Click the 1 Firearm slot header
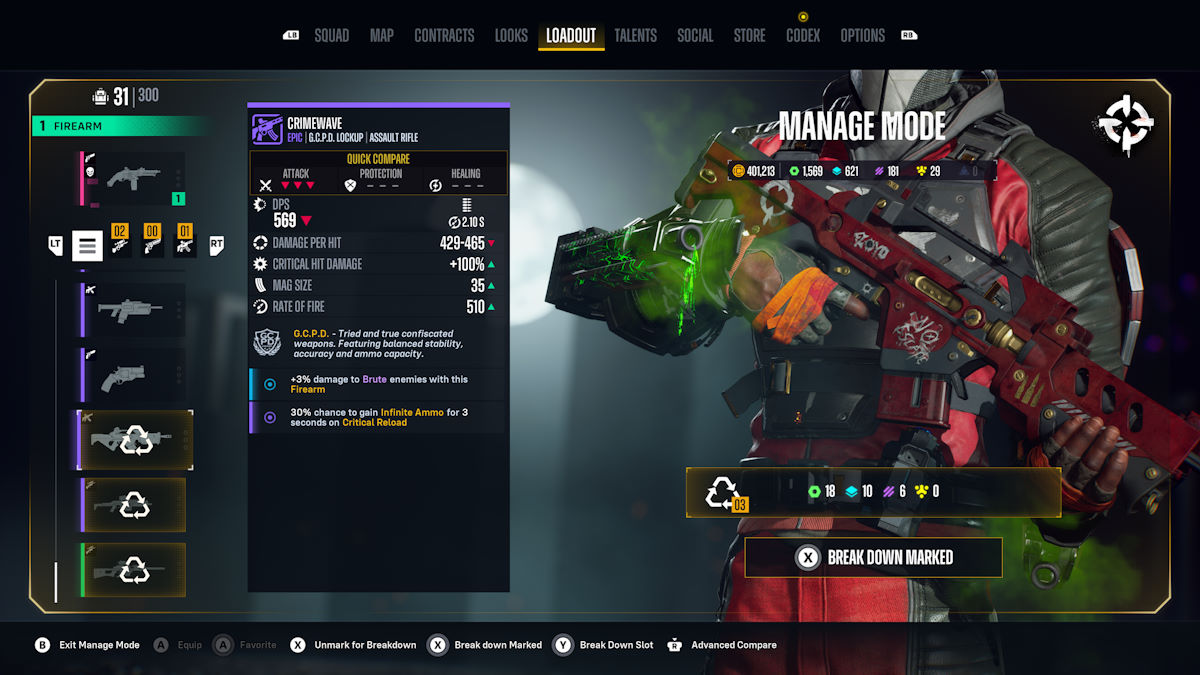Screen dimensions: 1200x675 (x=120, y=126)
